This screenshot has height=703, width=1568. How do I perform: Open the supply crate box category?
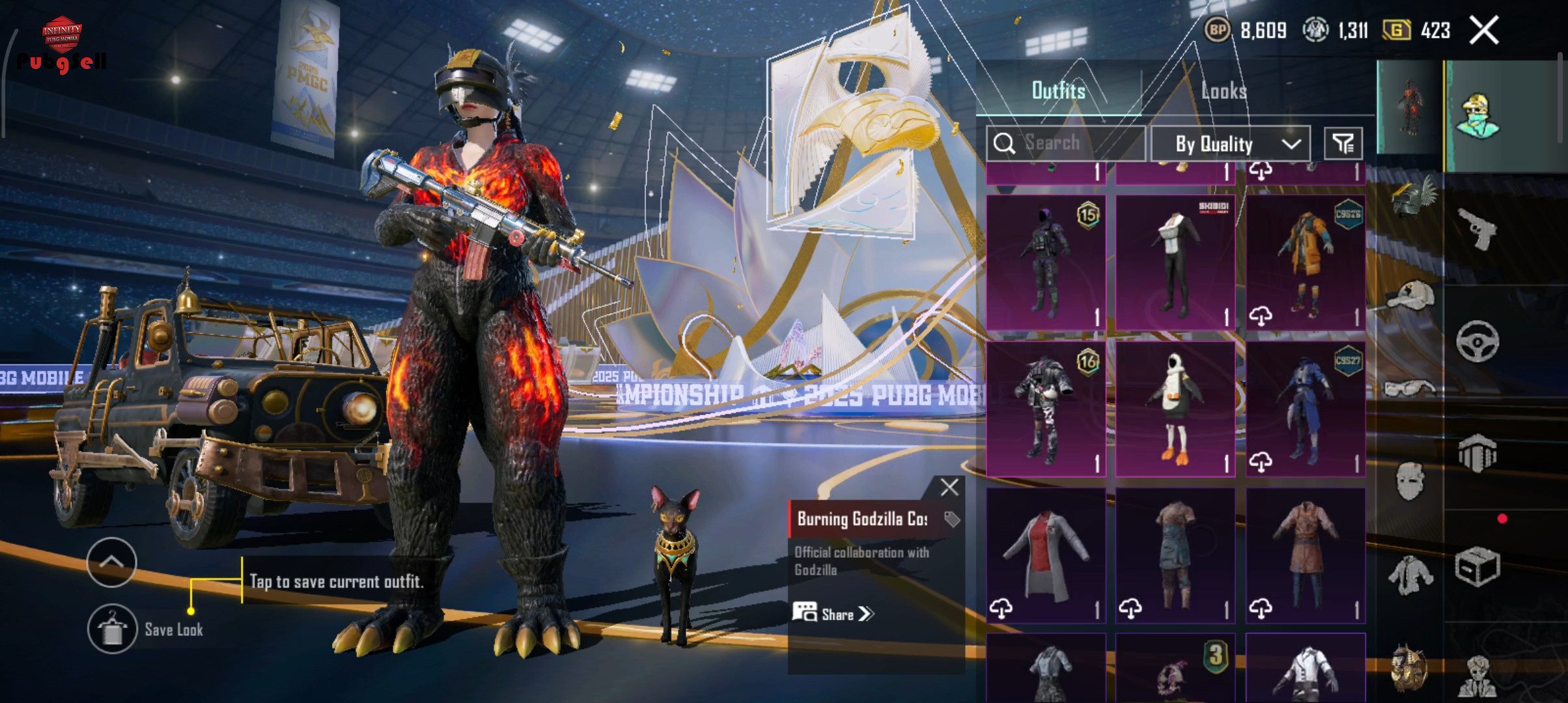coord(1477,566)
